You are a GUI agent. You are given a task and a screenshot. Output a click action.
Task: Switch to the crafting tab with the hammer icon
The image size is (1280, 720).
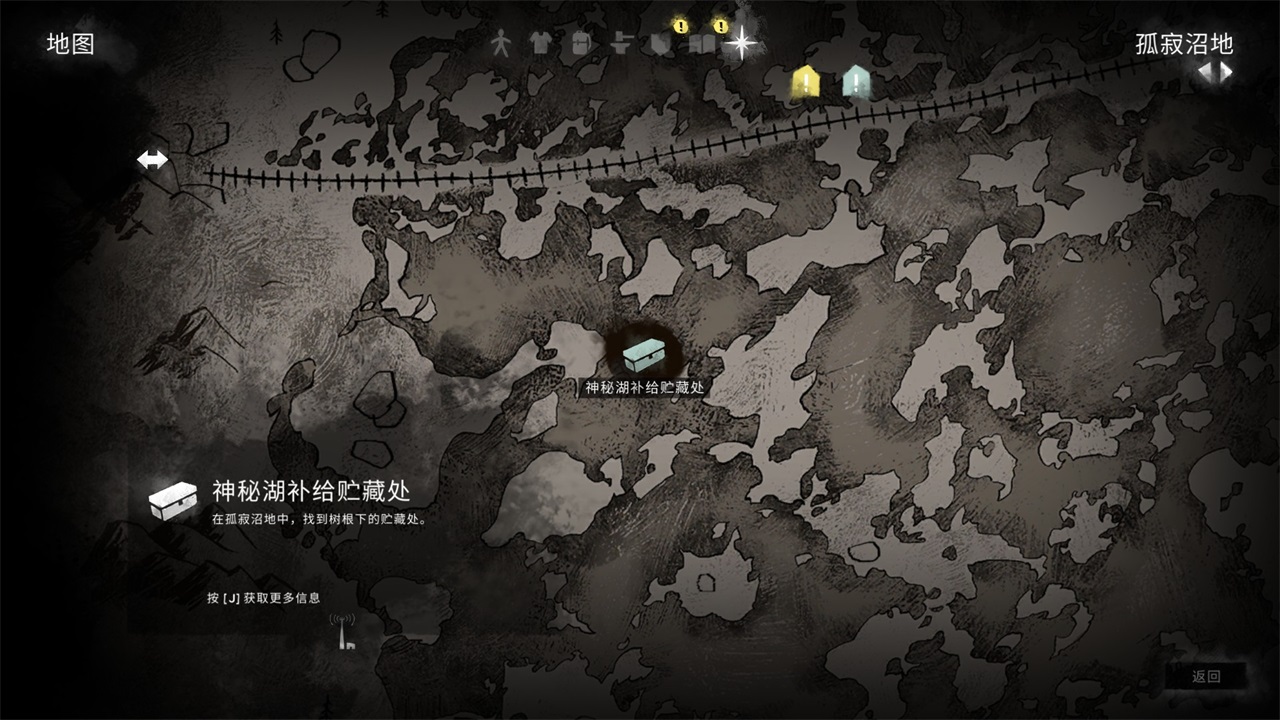pyautogui.click(x=620, y=43)
